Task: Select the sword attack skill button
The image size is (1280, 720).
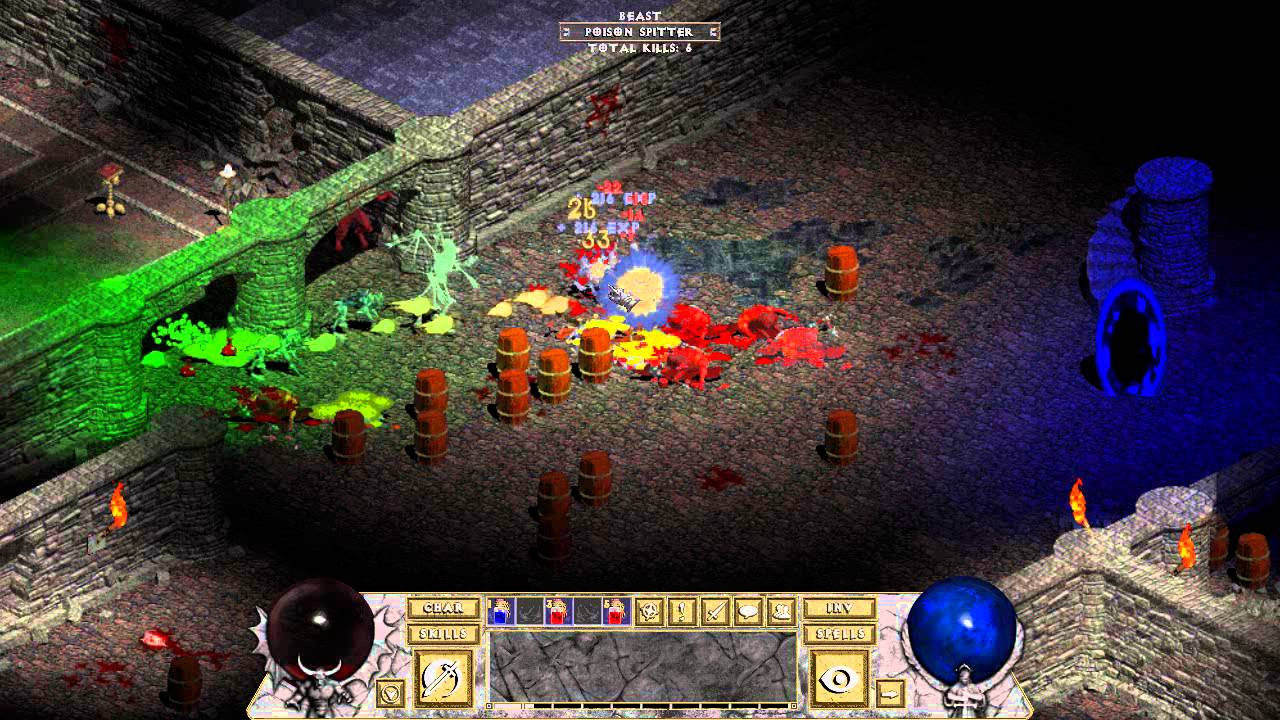Action: point(443,677)
